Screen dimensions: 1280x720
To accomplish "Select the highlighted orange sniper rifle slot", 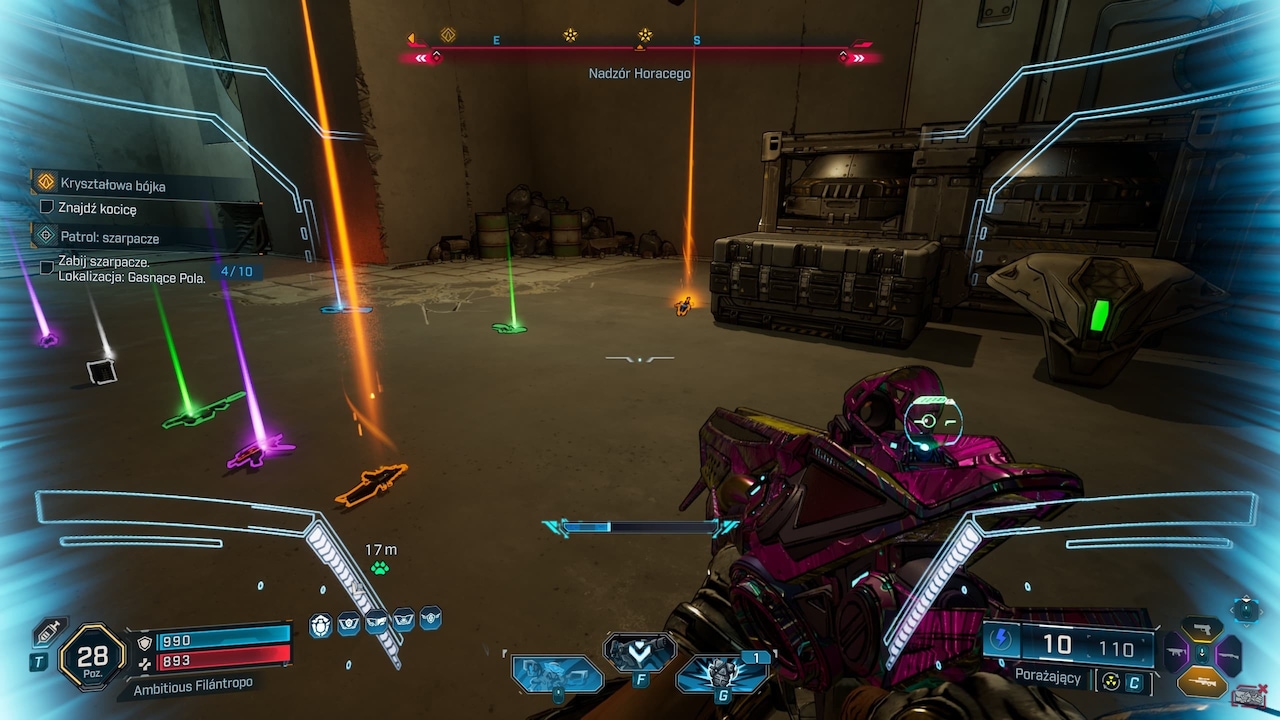I will (1202, 681).
